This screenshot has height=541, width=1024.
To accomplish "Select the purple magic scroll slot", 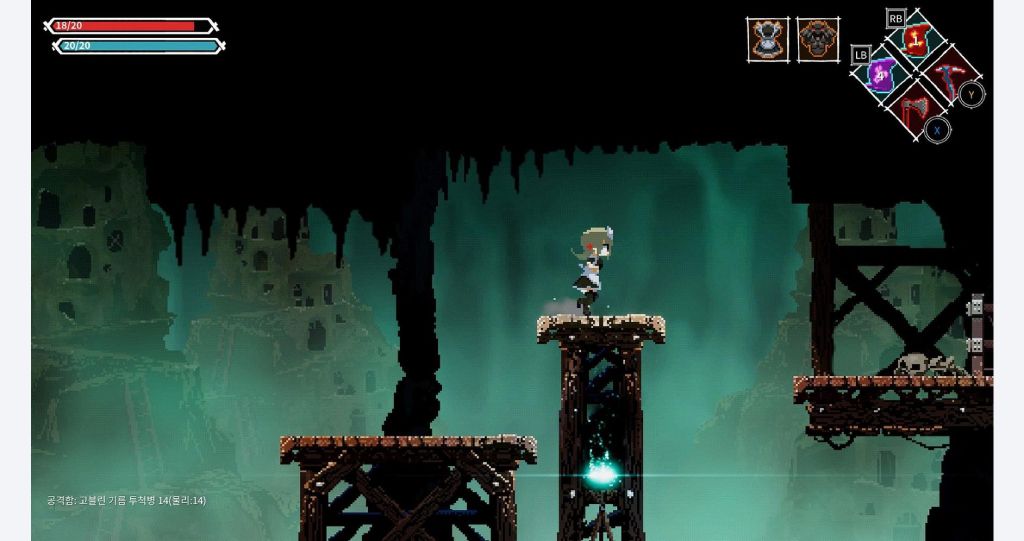I will click(x=882, y=73).
